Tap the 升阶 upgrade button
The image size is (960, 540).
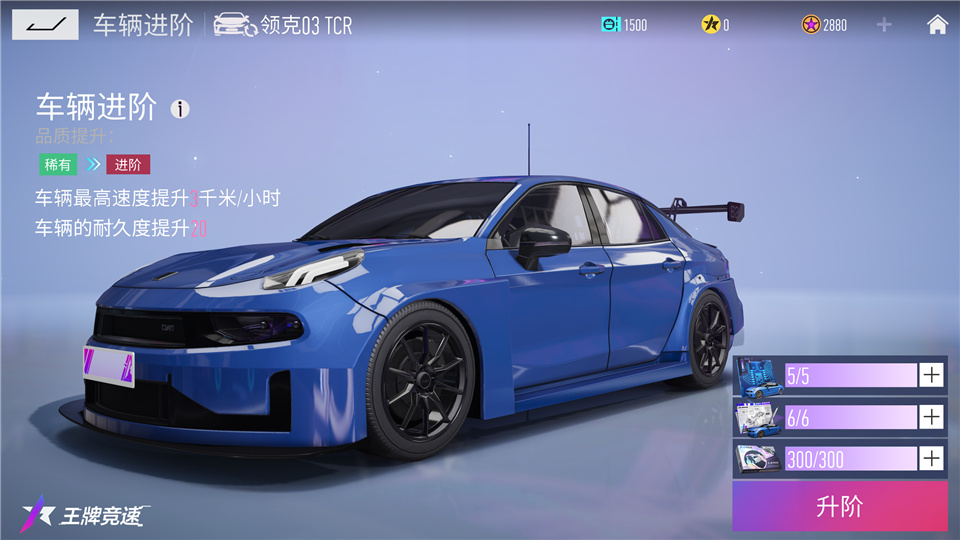(x=839, y=506)
